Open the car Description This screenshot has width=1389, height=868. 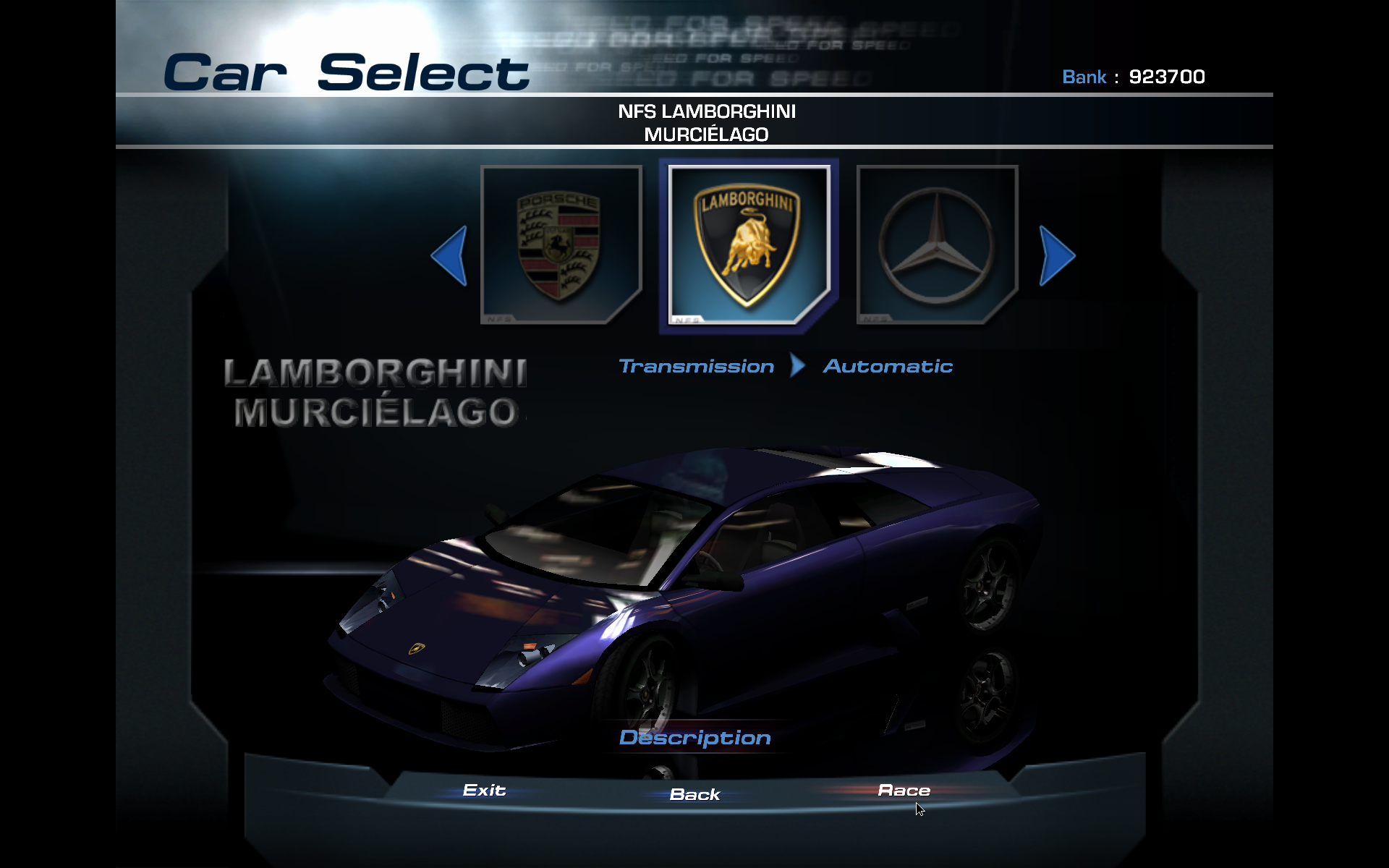[694, 738]
